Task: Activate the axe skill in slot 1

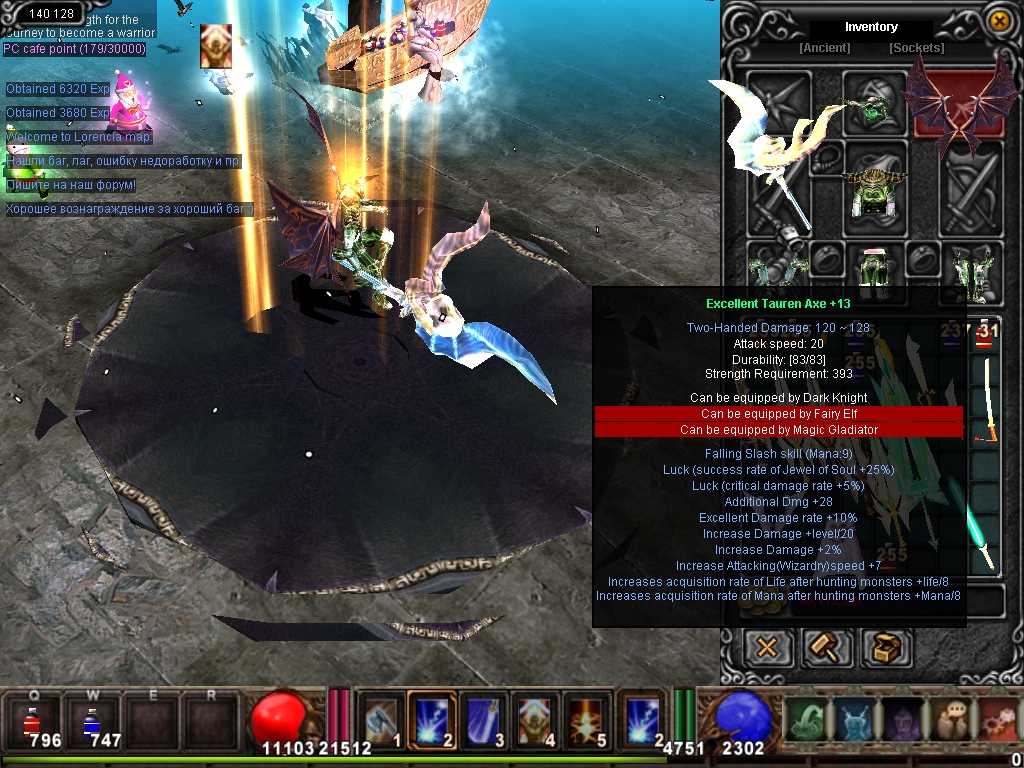Action: 381,719
